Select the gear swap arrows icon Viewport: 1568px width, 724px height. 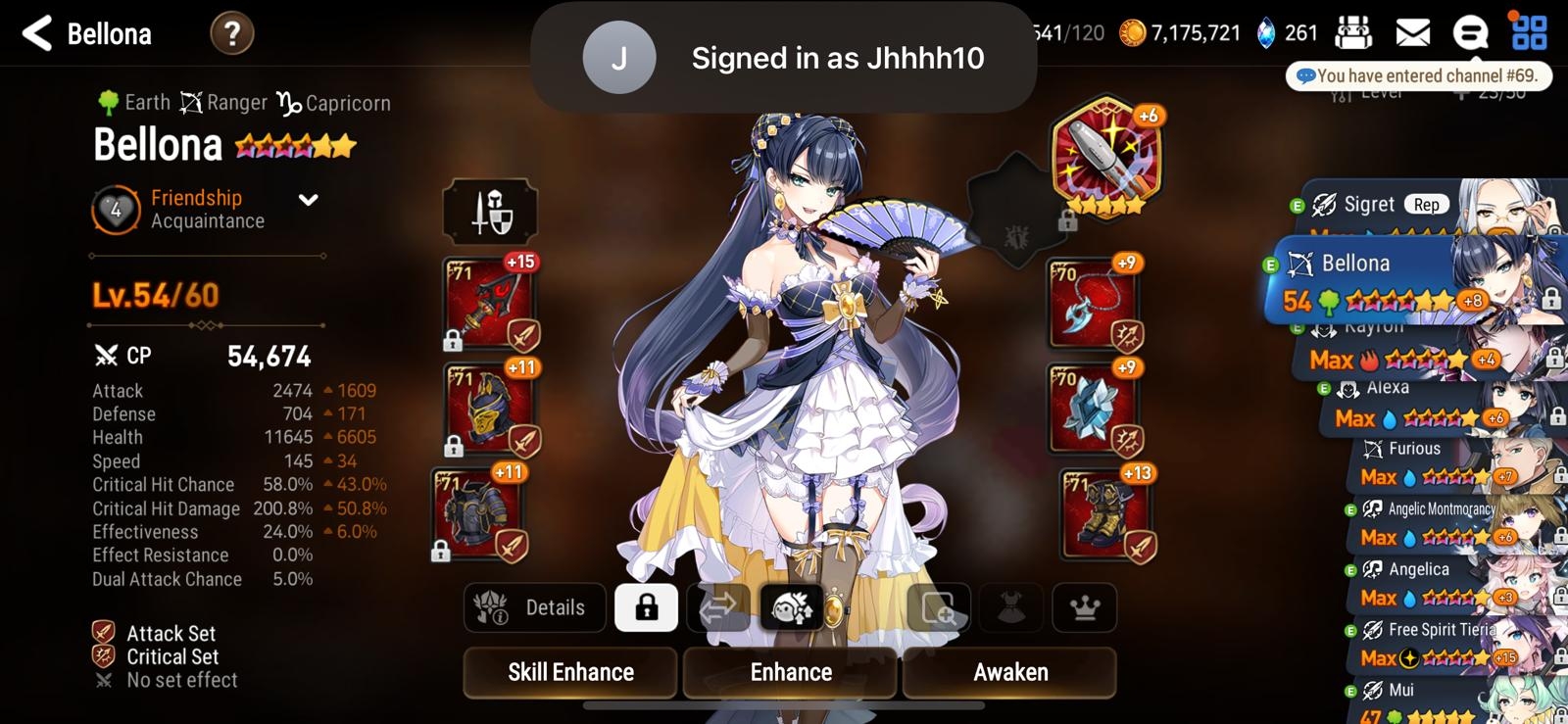click(x=720, y=607)
